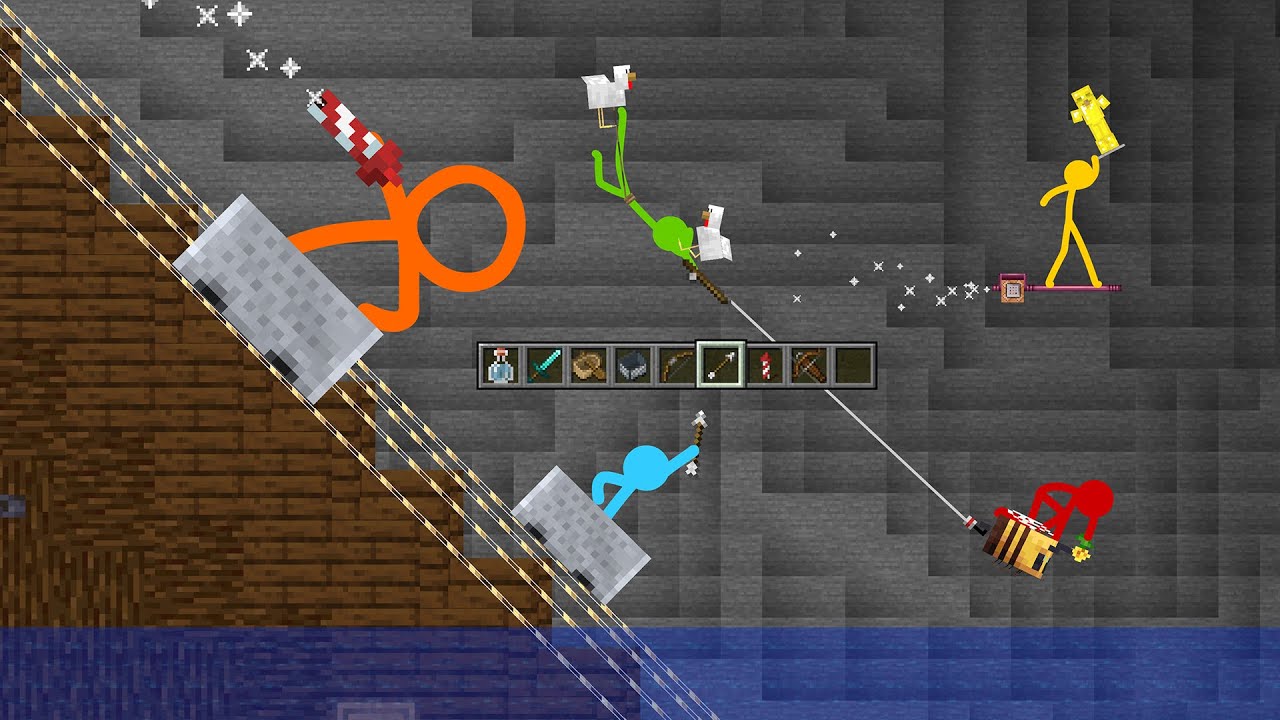Click the saddle item in the hotbar
1280x720 pixels.
(587, 366)
